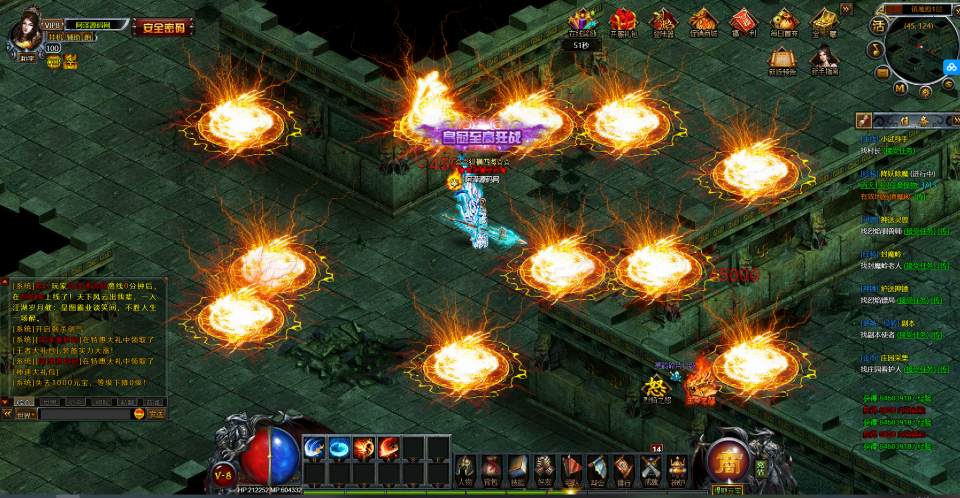Screen dimensions: 960x498
Task: Open the crossed-swords menu with badge 14
Action: click(651, 468)
